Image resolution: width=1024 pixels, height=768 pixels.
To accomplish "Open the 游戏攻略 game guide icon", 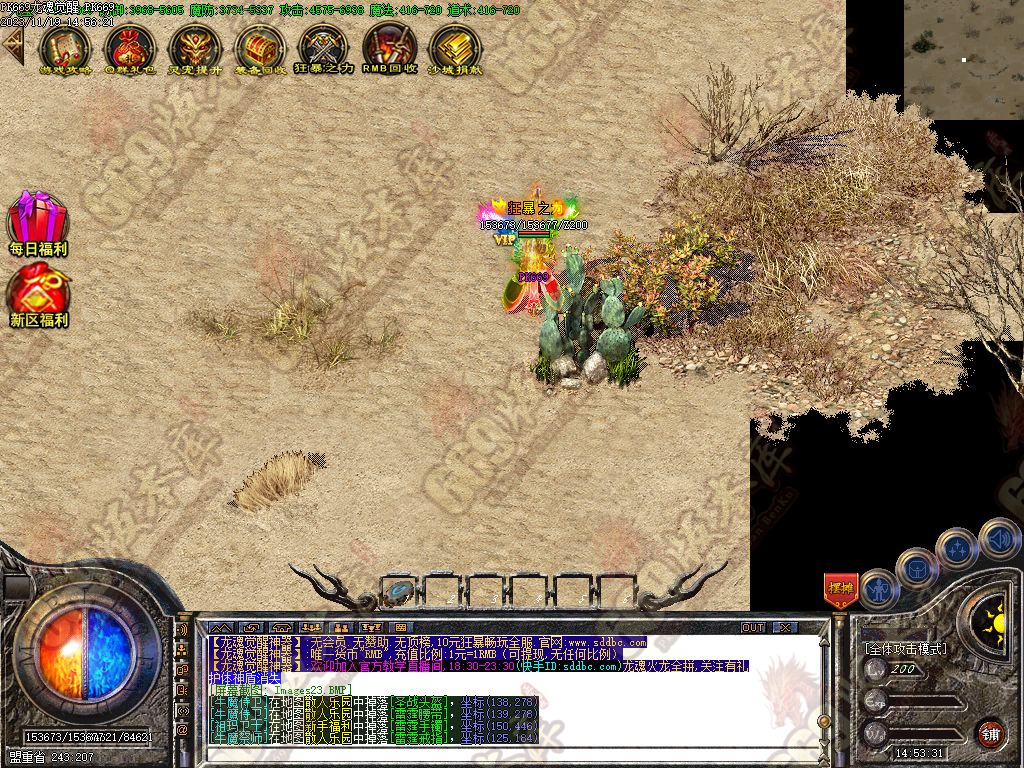I will [64, 47].
